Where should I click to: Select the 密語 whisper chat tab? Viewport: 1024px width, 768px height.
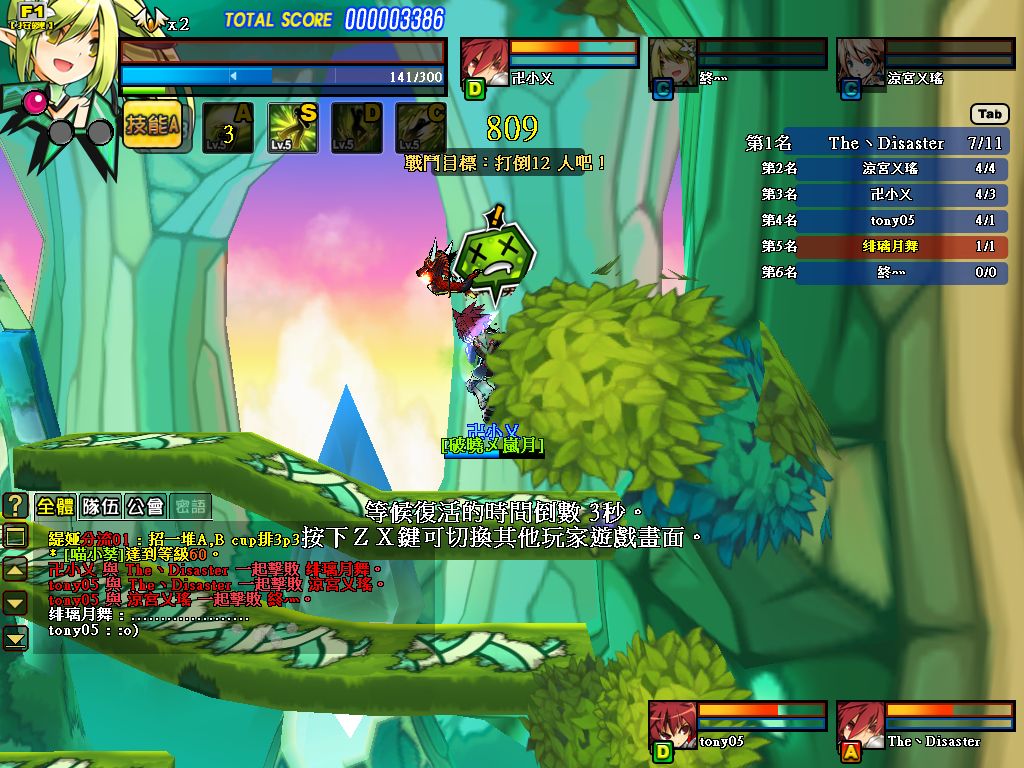(190, 506)
